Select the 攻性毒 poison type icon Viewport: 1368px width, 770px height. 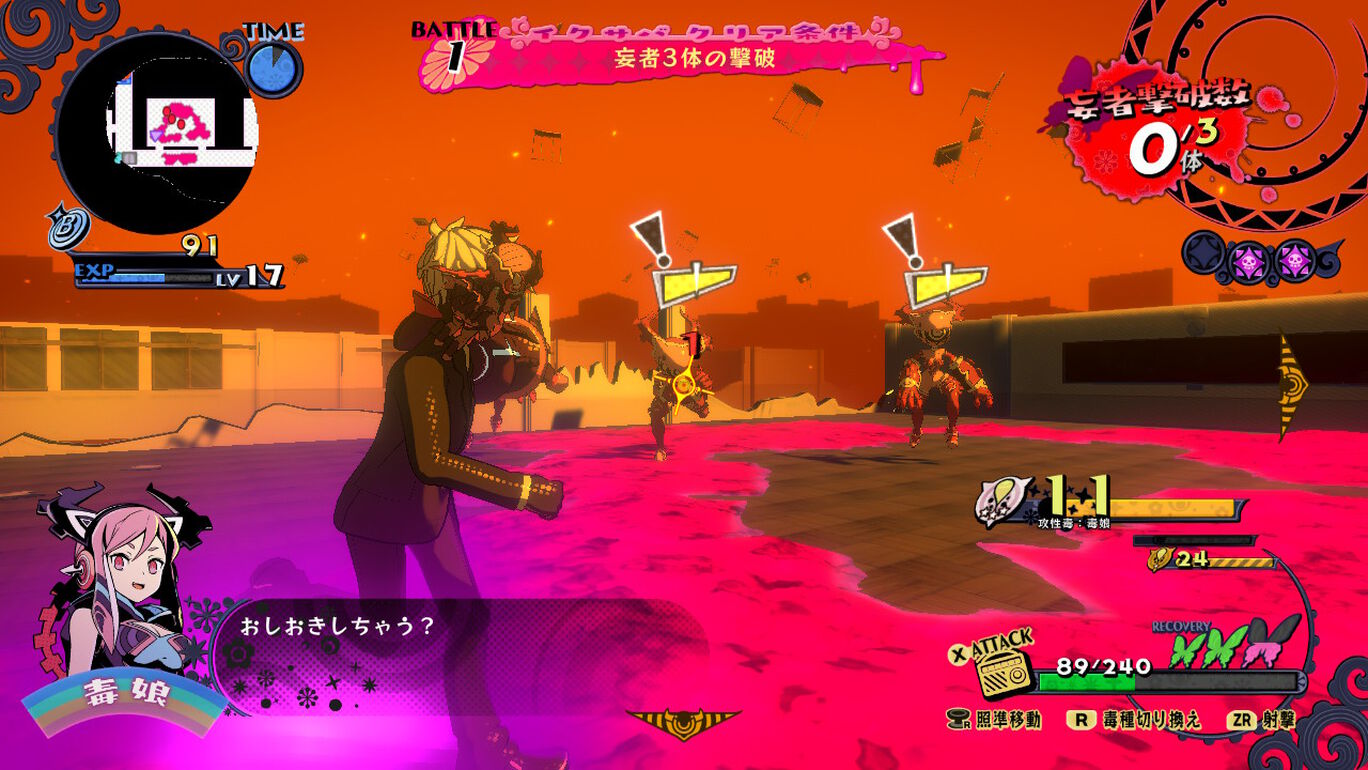(1001, 501)
